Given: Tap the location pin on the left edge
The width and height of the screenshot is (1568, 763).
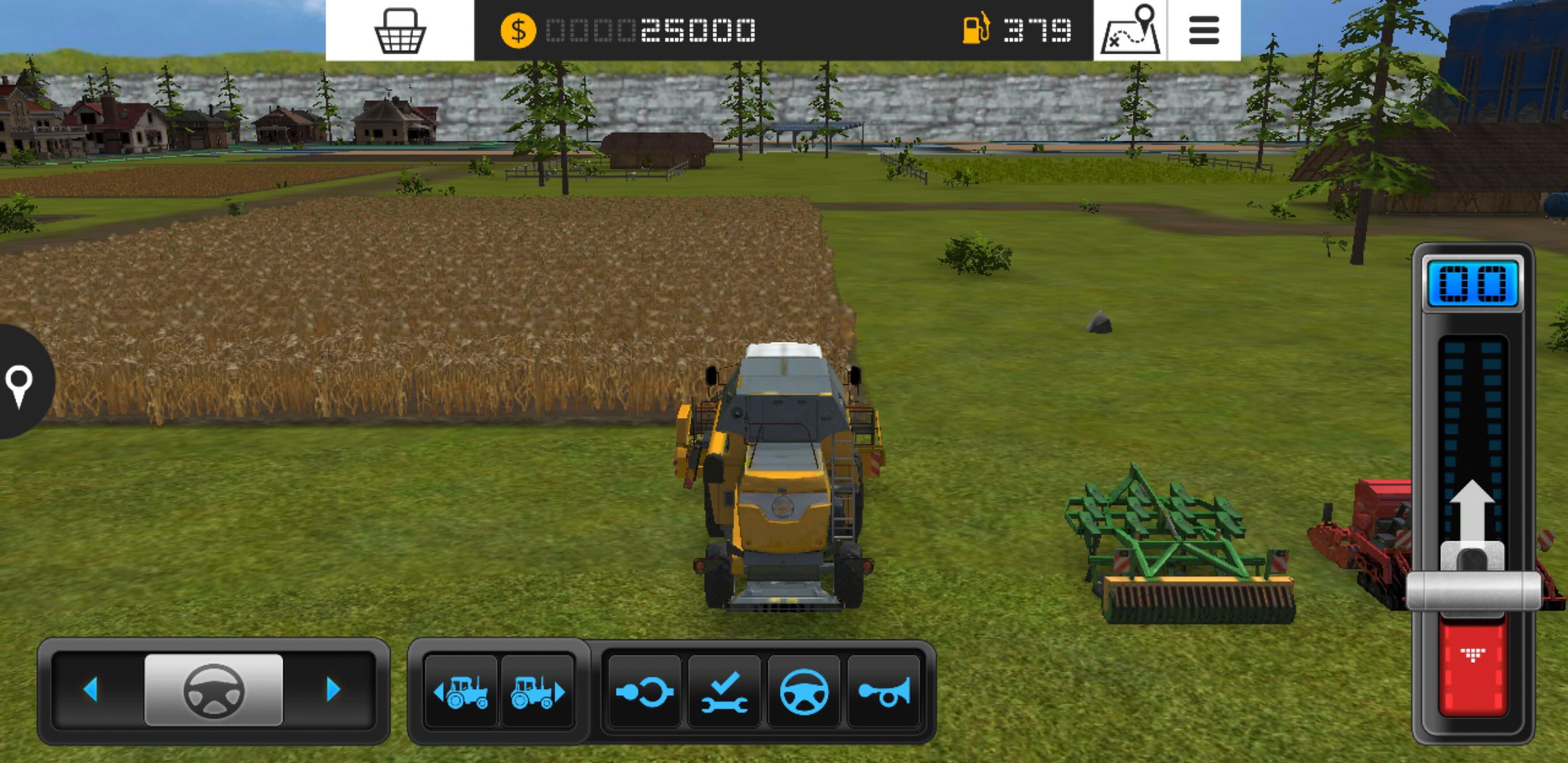Looking at the screenshot, I should click(x=18, y=387).
